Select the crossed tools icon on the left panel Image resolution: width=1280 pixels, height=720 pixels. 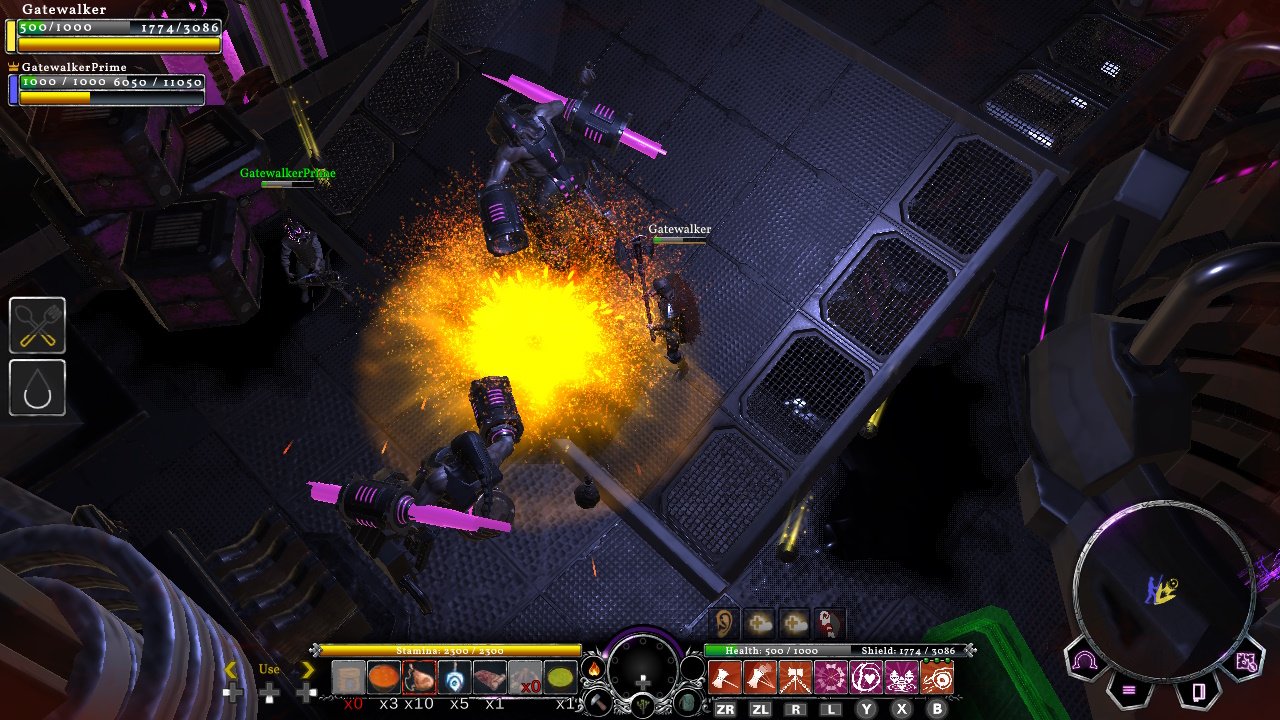pyautogui.click(x=37, y=325)
